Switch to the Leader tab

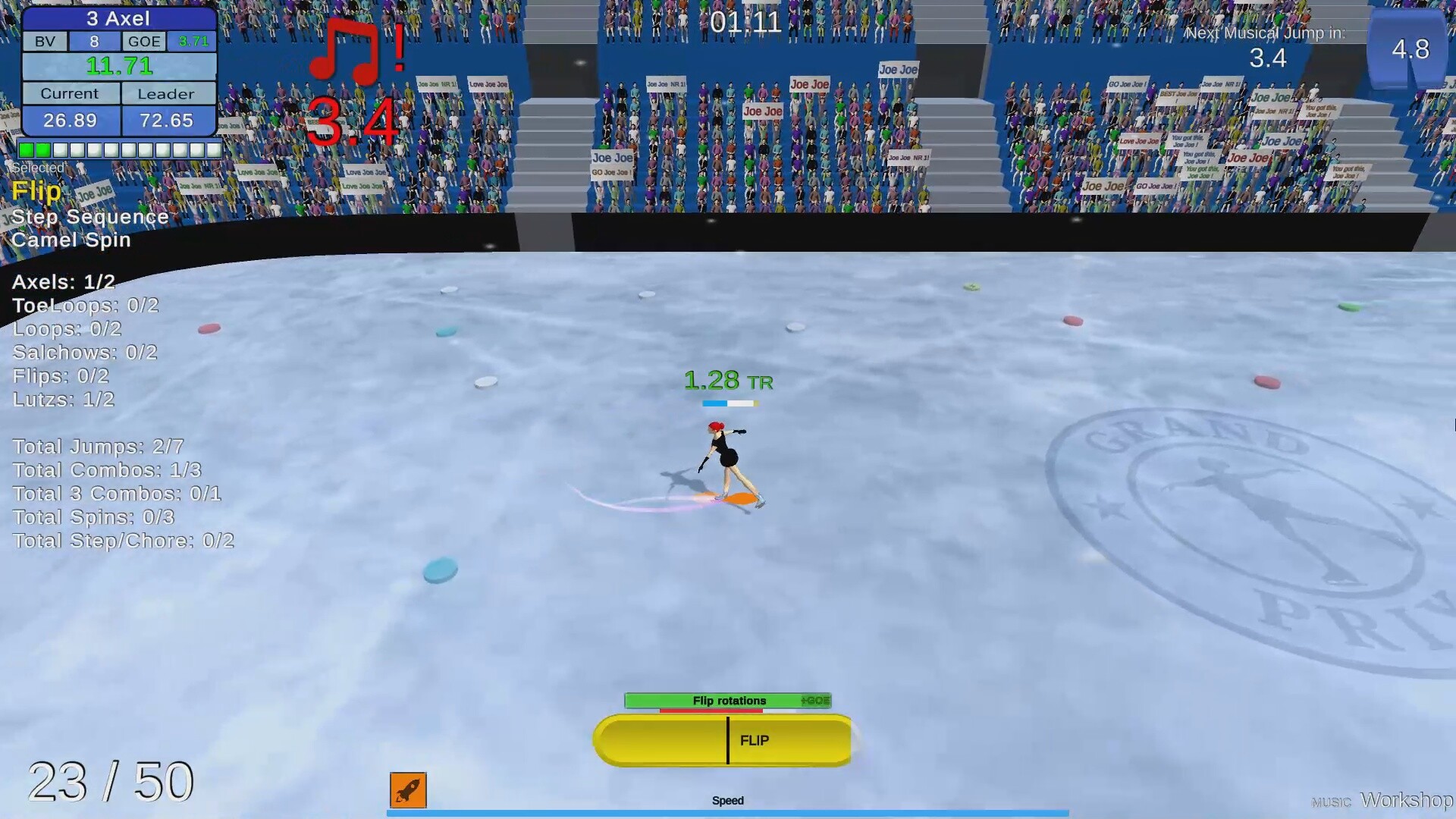(x=168, y=93)
